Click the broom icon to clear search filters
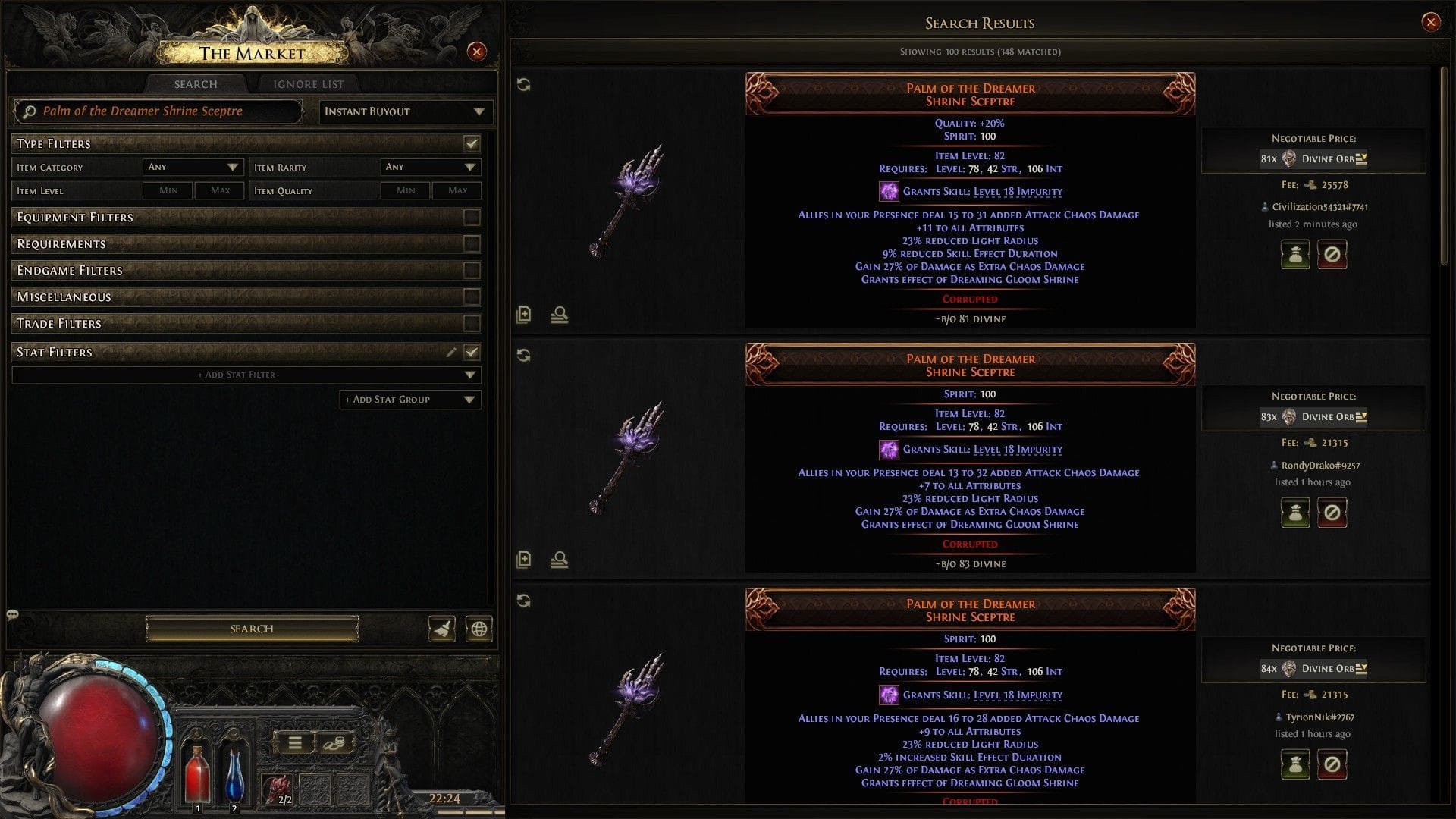This screenshot has width=1456, height=819. point(442,628)
